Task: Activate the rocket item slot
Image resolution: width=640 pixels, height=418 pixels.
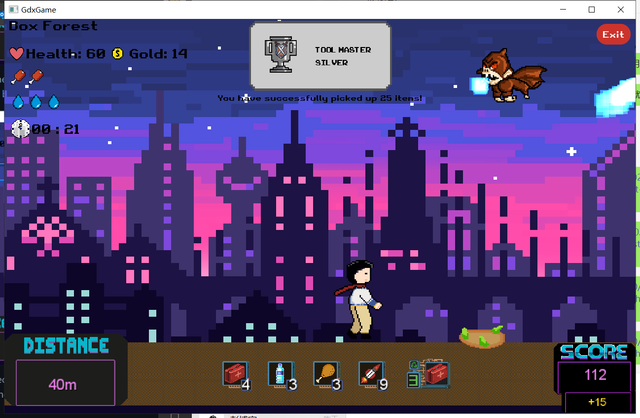Action: tap(369, 374)
